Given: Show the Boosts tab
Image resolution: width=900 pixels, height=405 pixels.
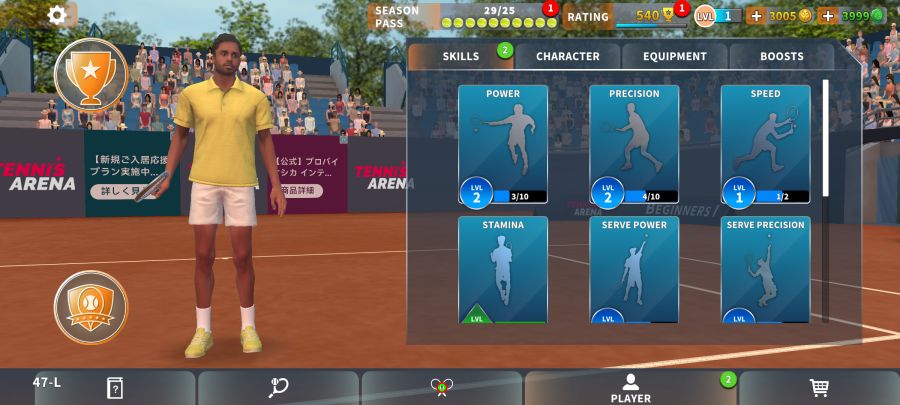Looking at the screenshot, I should pyautogui.click(x=781, y=57).
